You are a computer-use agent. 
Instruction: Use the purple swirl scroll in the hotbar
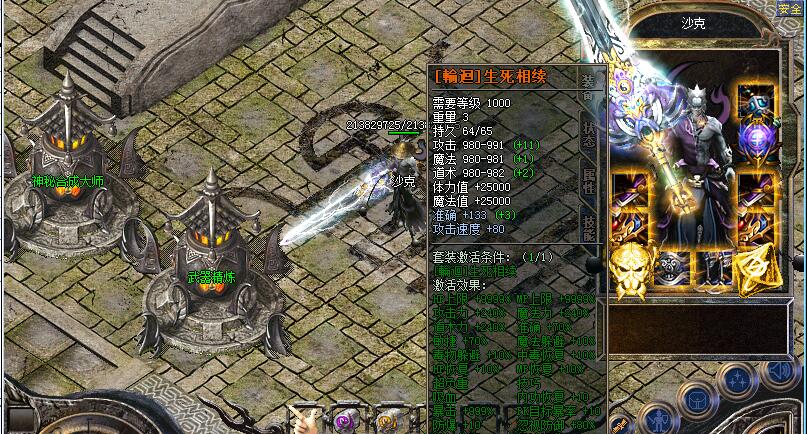[344, 418]
